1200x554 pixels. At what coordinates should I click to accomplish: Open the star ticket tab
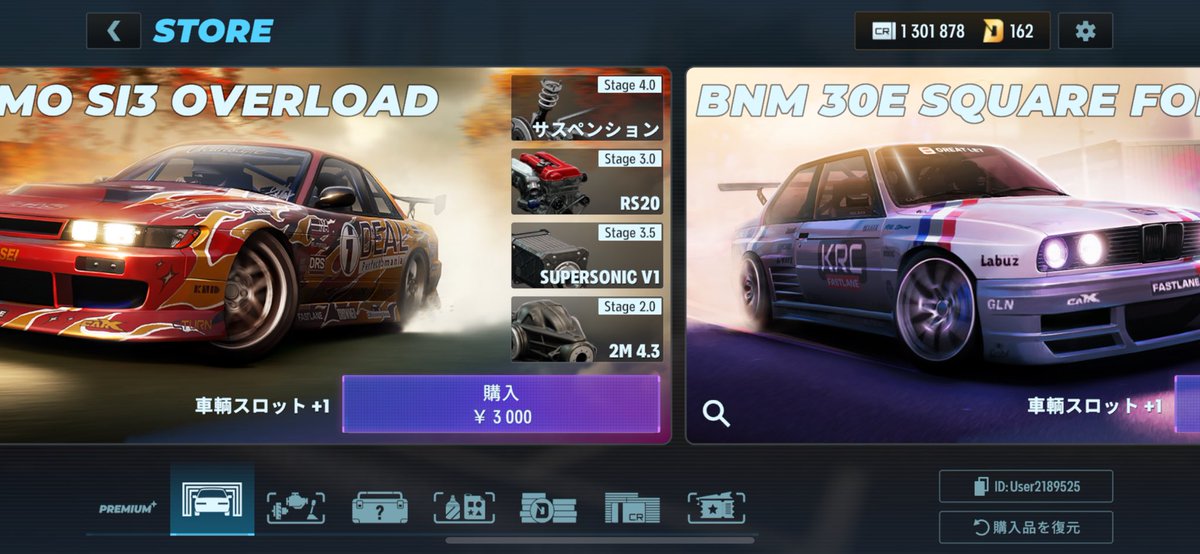coord(717,508)
